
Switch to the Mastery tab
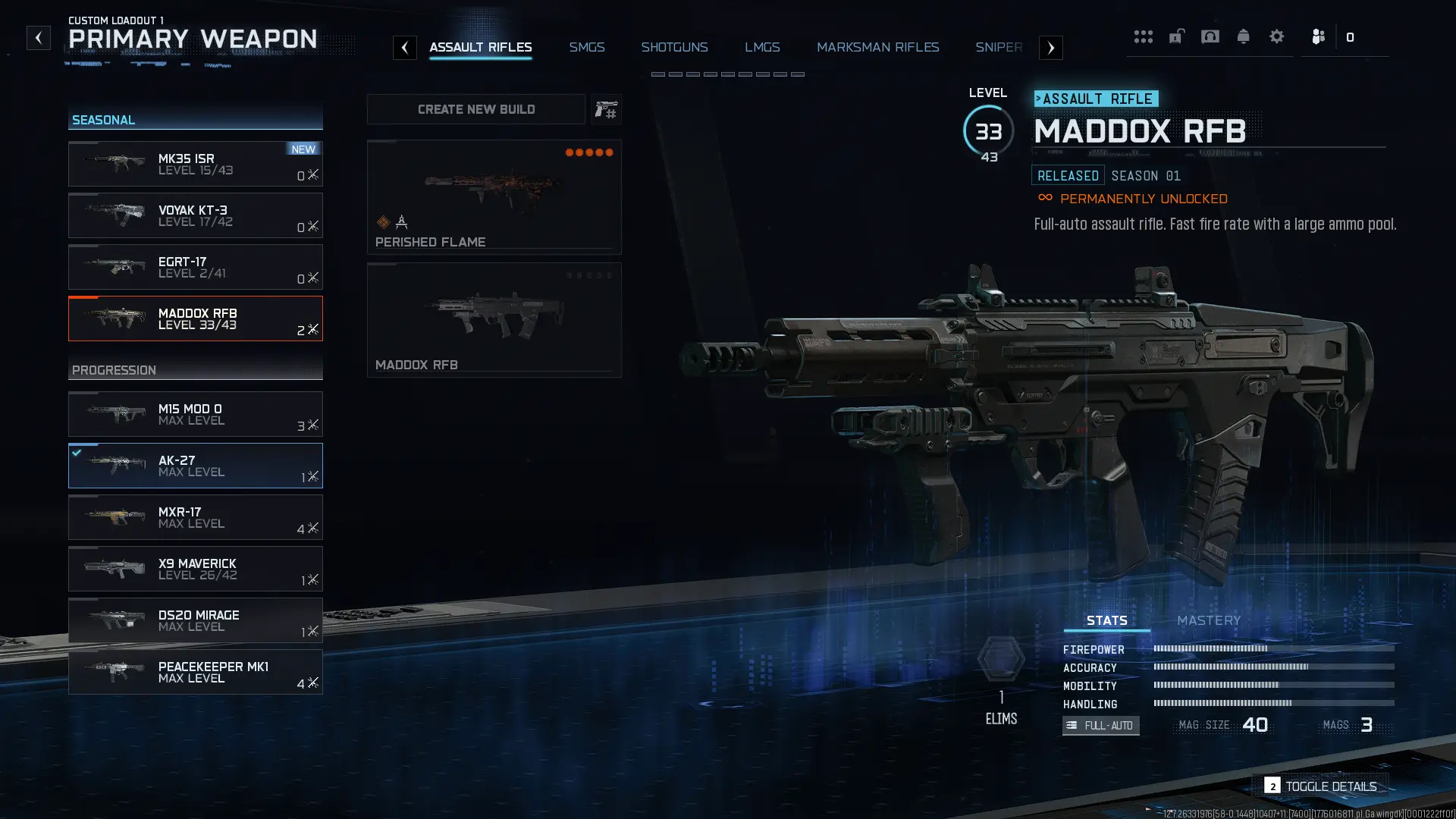[x=1208, y=620]
